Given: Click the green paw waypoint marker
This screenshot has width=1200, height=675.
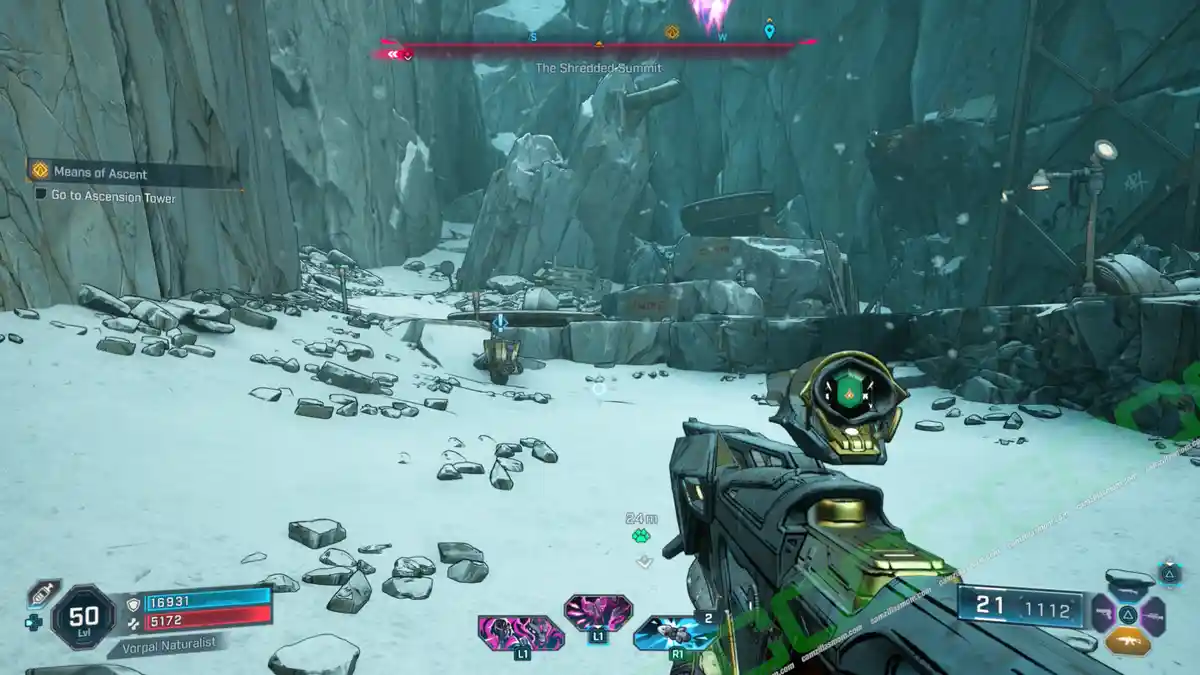Looking at the screenshot, I should click(x=641, y=536).
